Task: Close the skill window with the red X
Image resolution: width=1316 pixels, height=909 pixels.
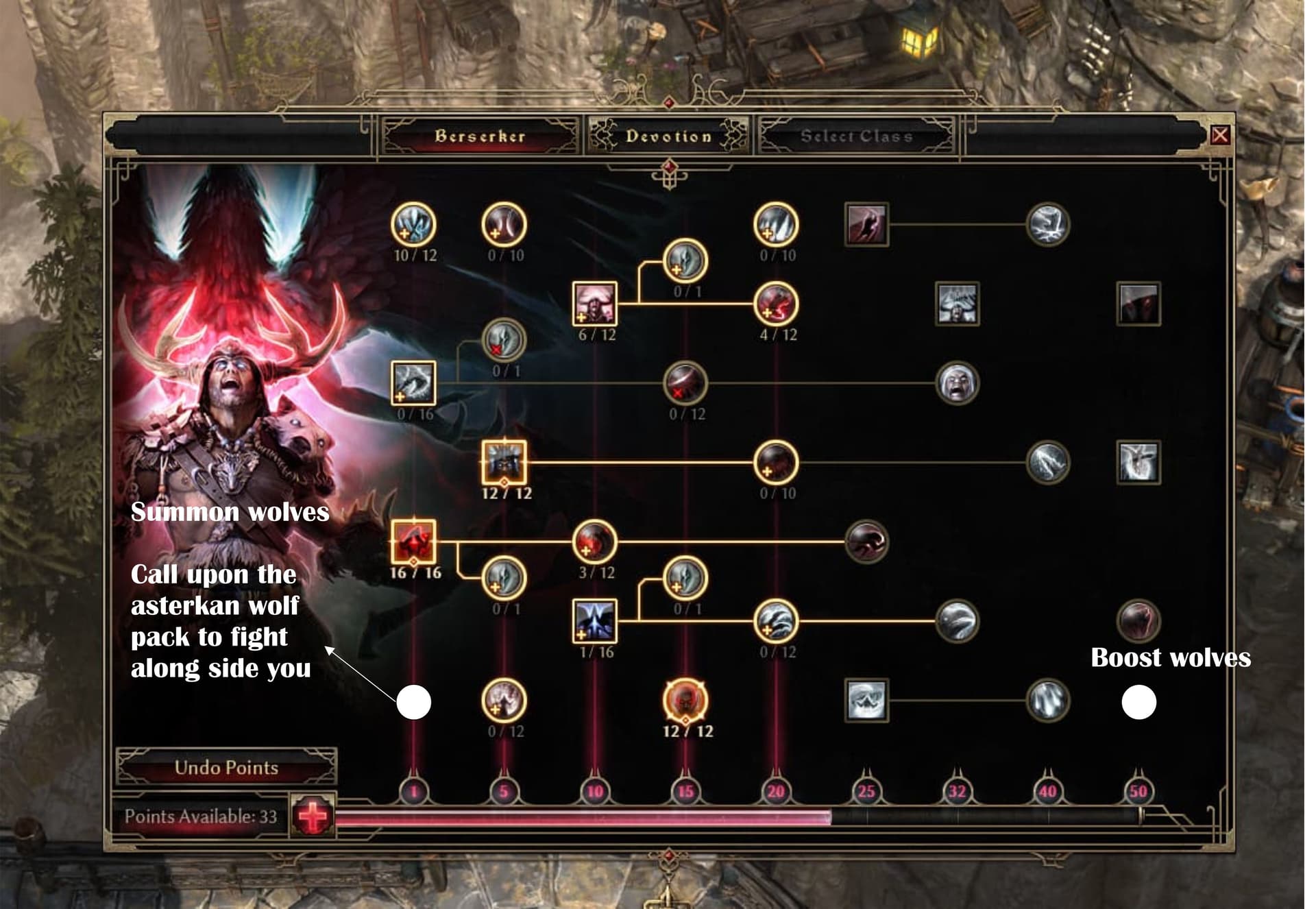Action: click(1219, 135)
